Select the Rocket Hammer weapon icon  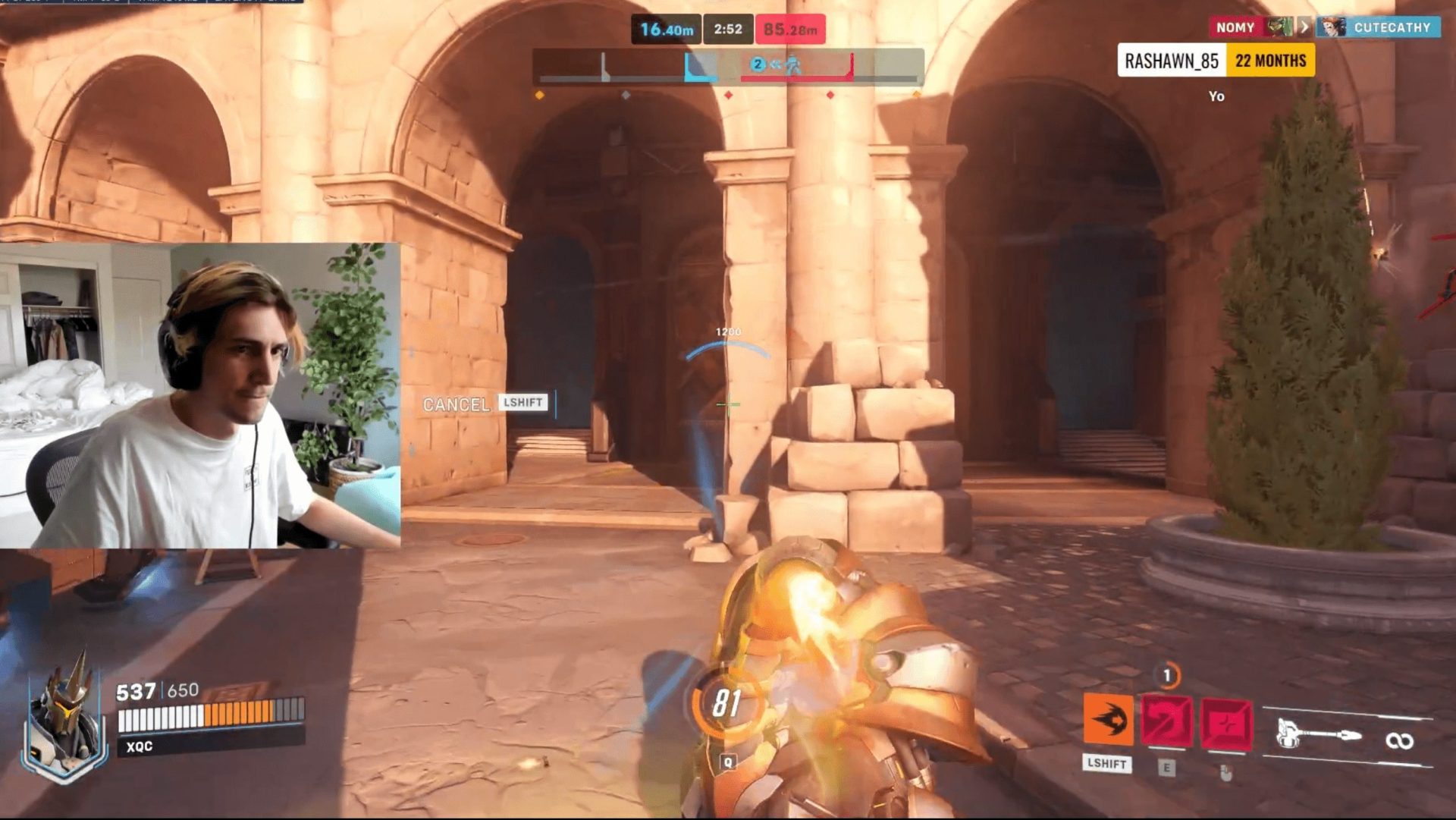[1319, 732]
